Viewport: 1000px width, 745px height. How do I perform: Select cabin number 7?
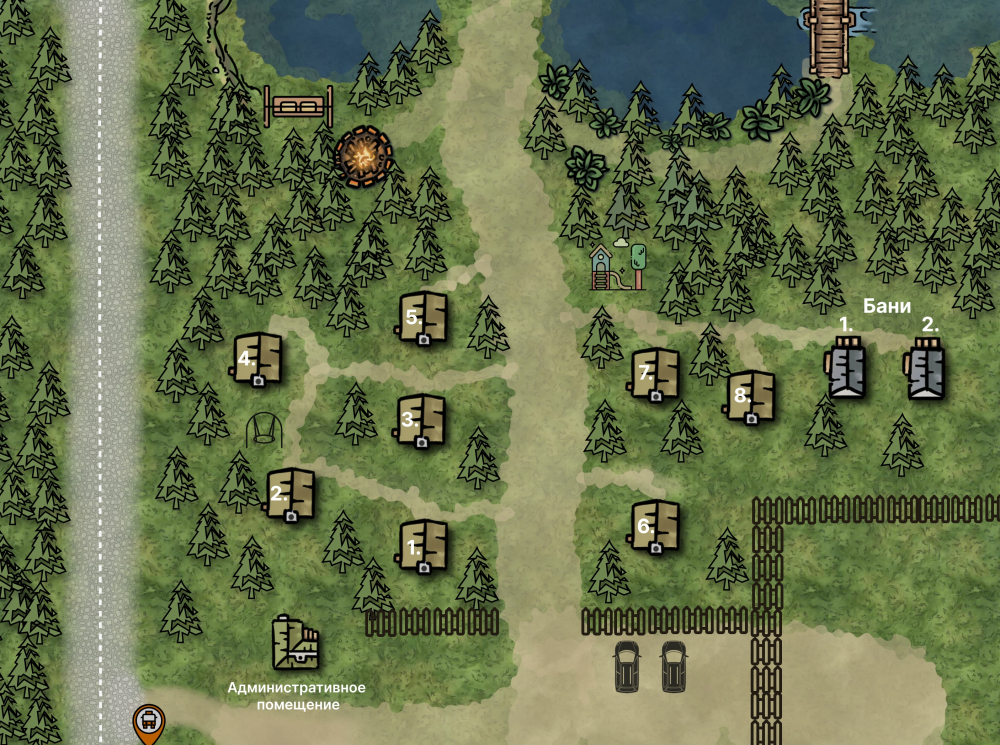(656, 374)
